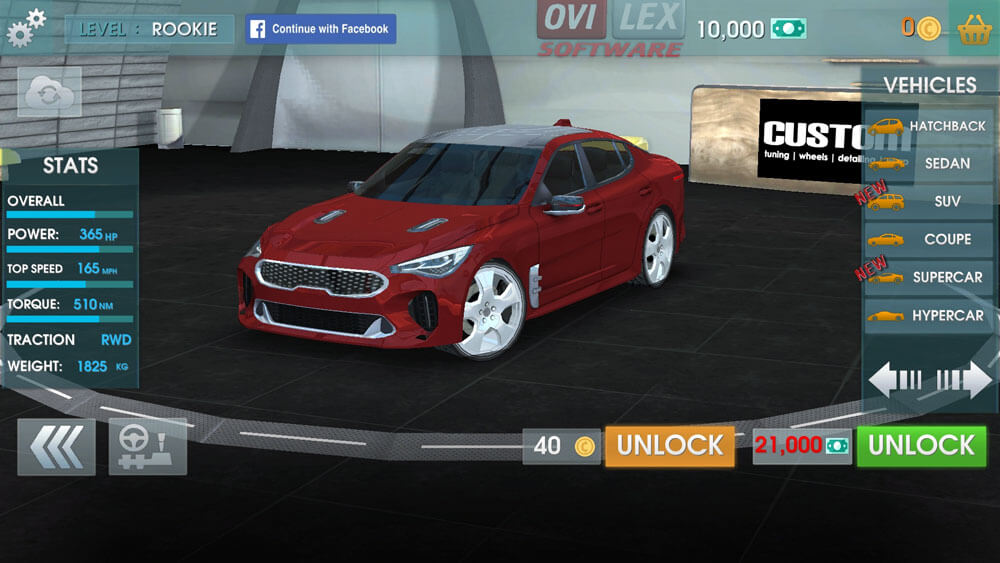Open the steering wheel controls button

pyautogui.click(x=147, y=446)
